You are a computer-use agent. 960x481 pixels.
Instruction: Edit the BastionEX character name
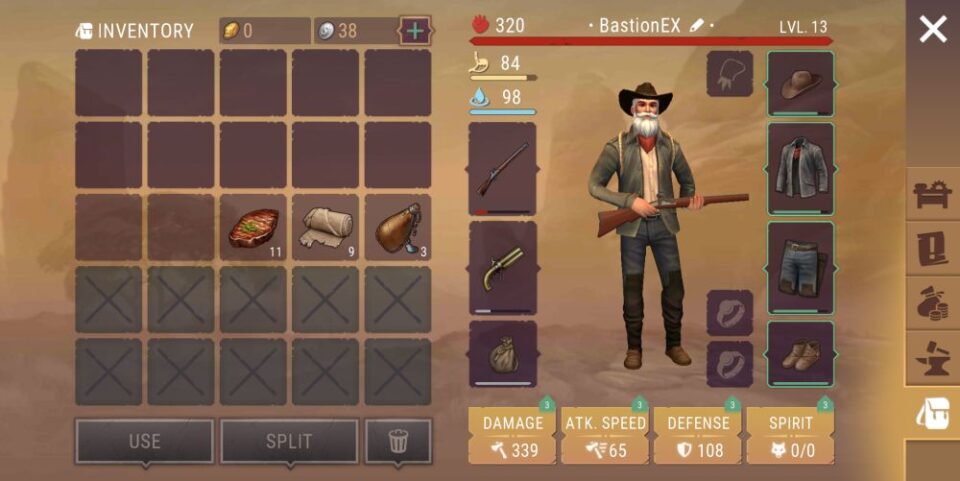point(697,26)
